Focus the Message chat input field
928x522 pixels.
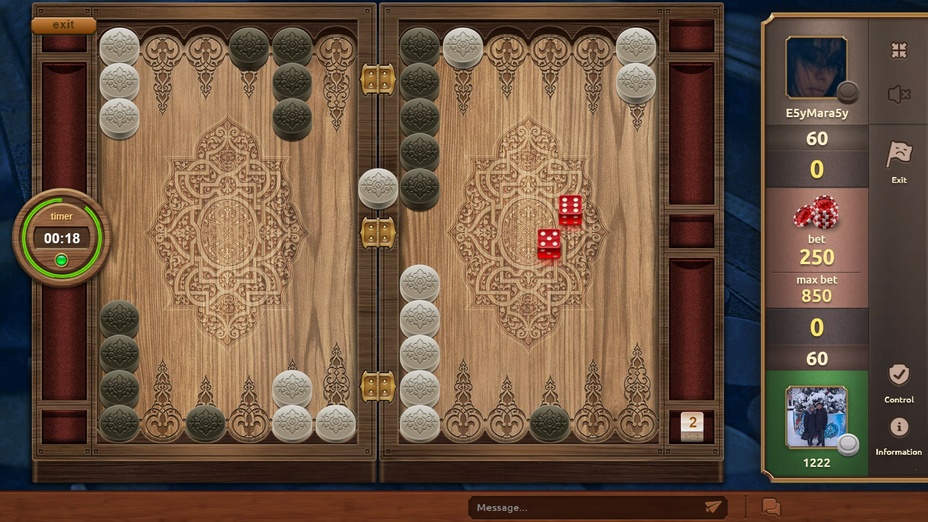[x=585, y=507]
